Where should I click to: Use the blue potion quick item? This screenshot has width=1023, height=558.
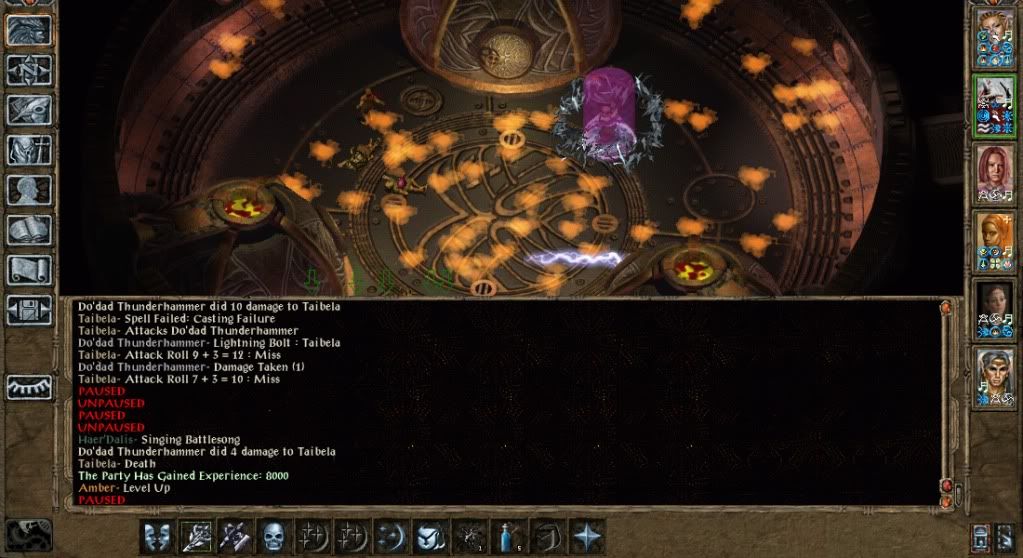coord(509,535)
